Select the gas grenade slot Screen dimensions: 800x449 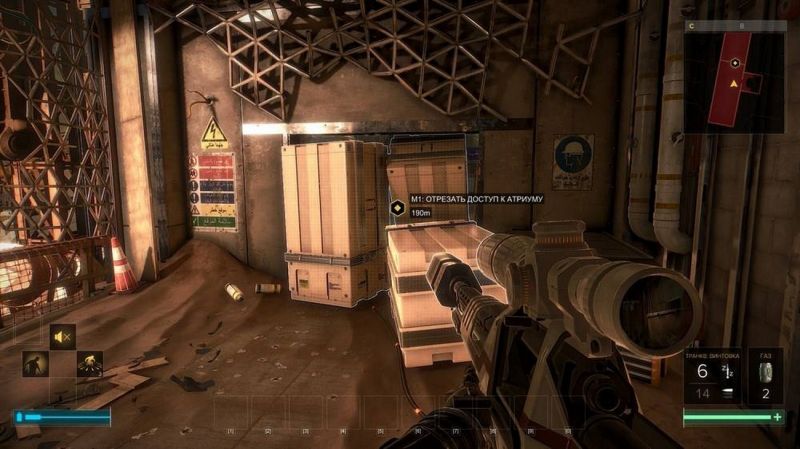[766, 377]
